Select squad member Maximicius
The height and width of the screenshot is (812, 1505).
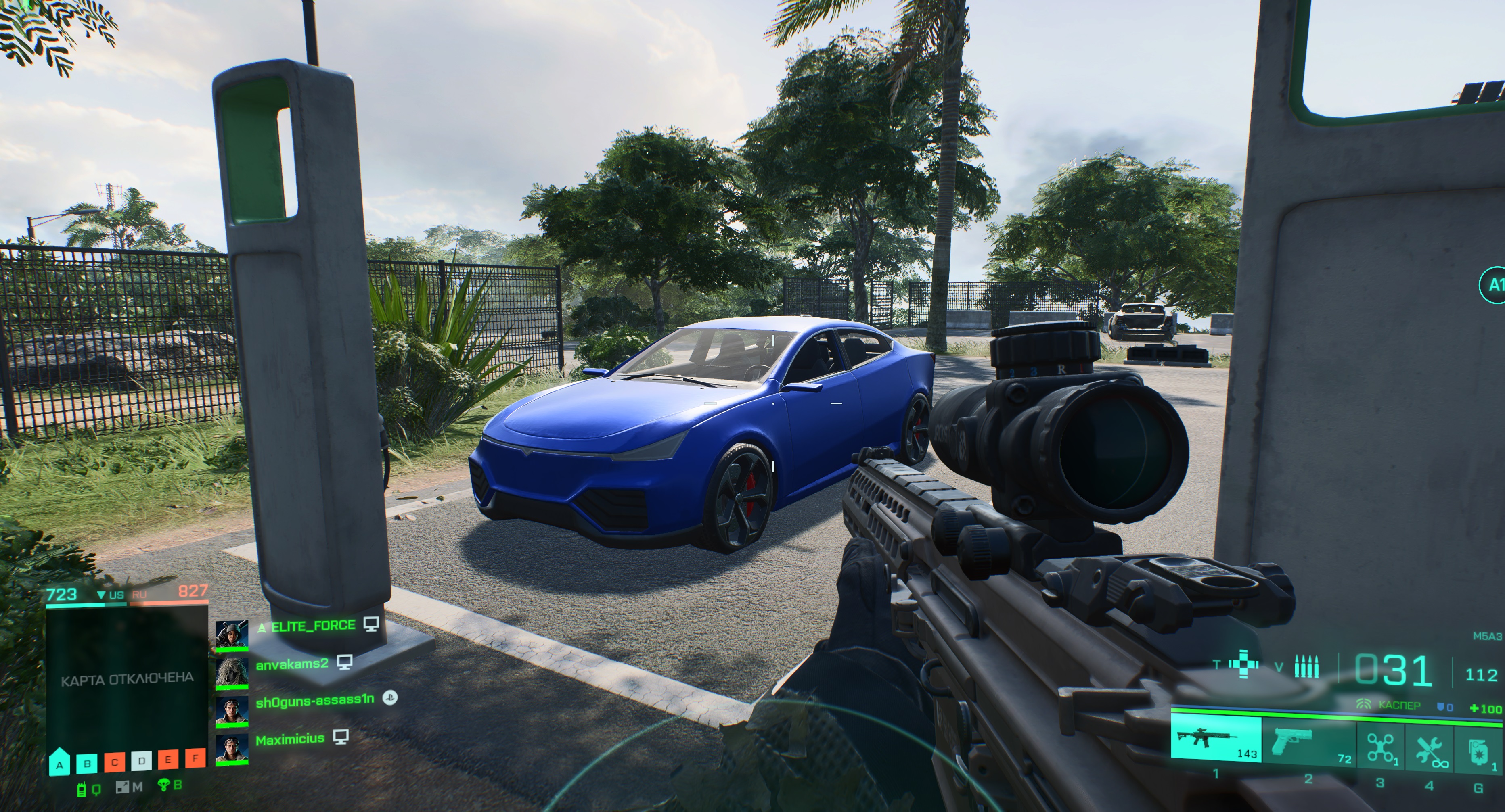289,739
